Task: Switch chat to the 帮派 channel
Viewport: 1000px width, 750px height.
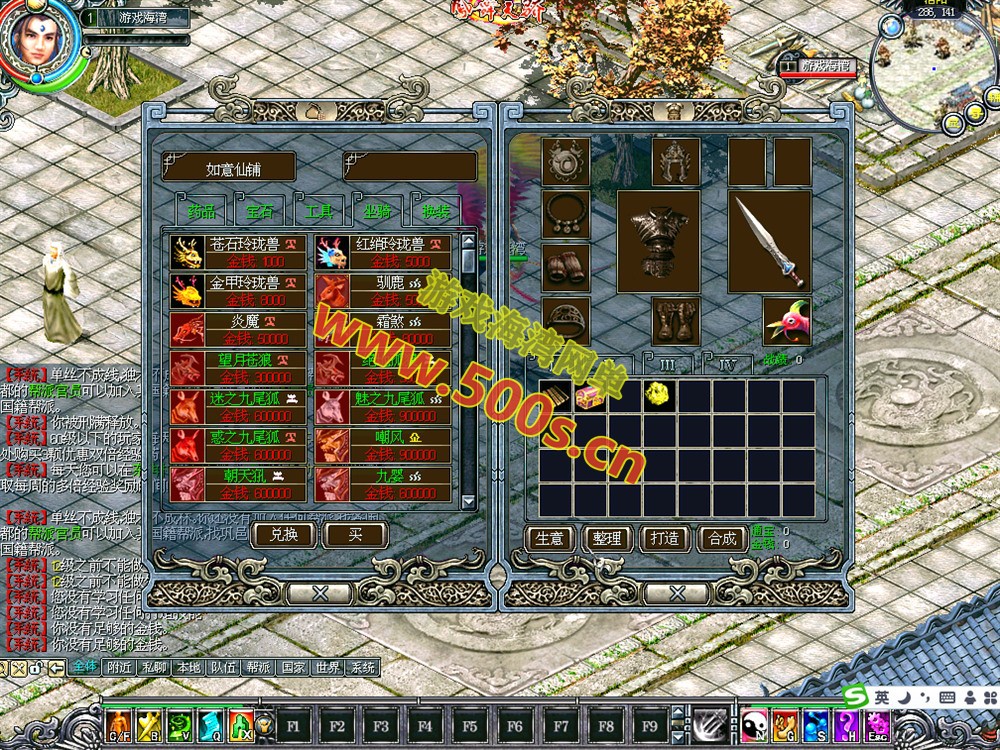Action: pos(258,668)
